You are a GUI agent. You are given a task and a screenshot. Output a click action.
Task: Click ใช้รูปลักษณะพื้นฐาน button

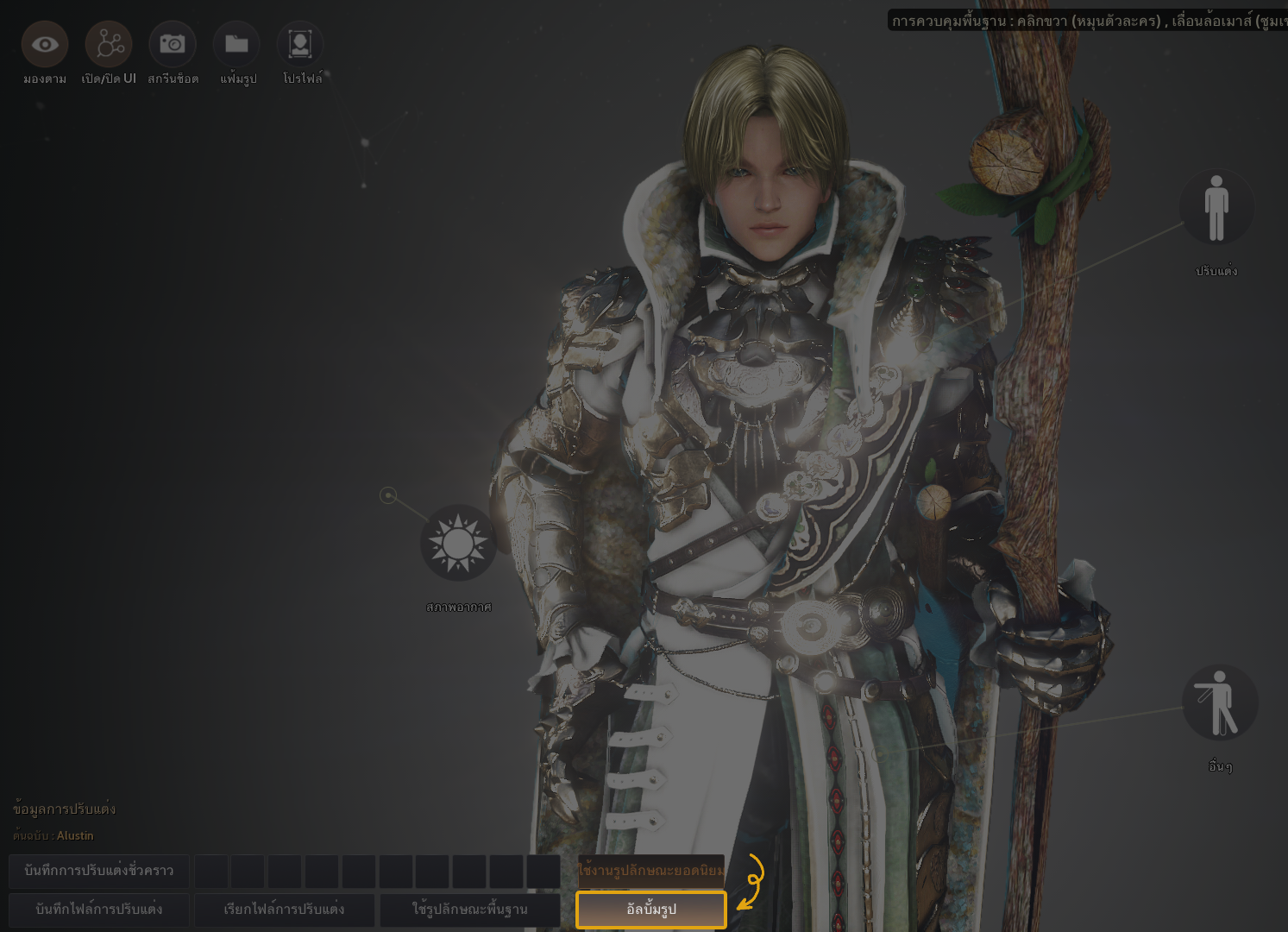pyautogui.click(x=470, y=910)
